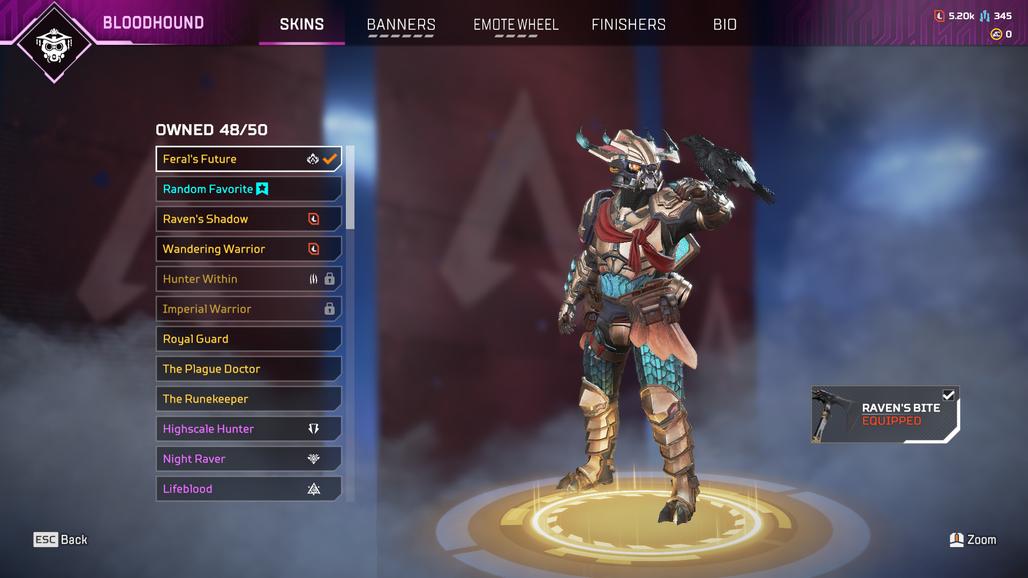
Task: Select the Night Raver skin
Action: click(x=249, y=459)
